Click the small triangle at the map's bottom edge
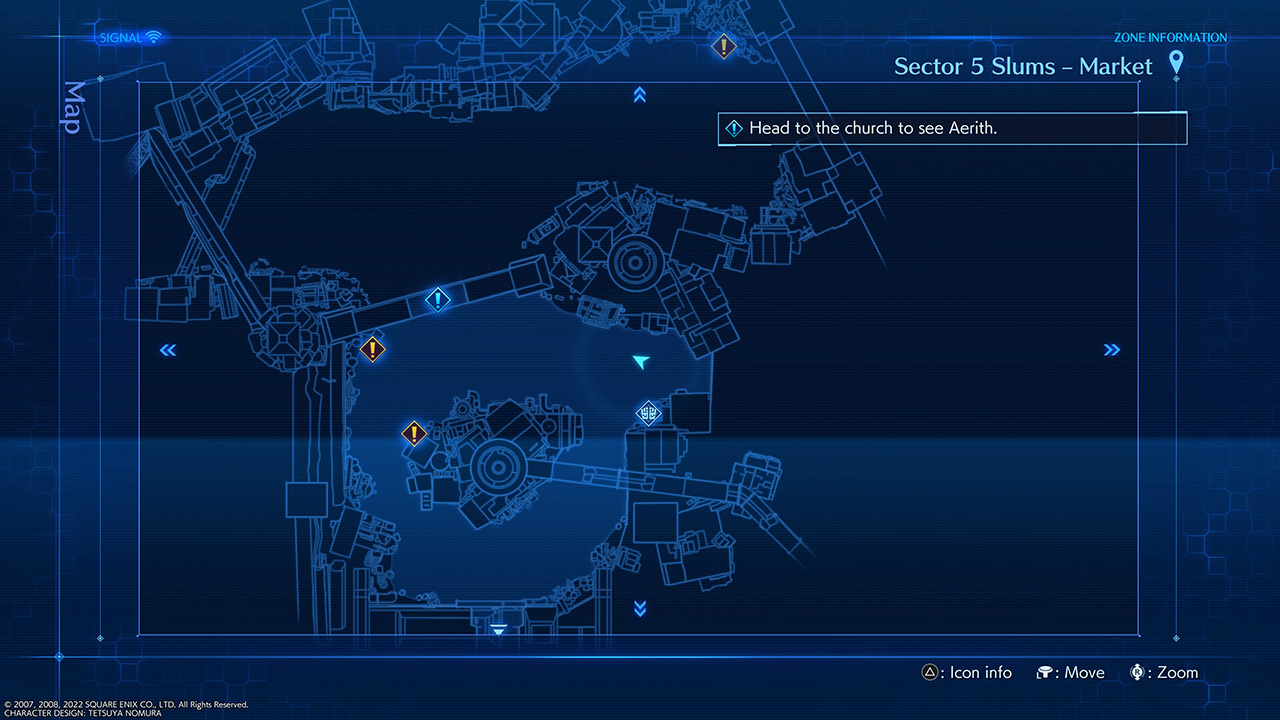 pos(497,629)
